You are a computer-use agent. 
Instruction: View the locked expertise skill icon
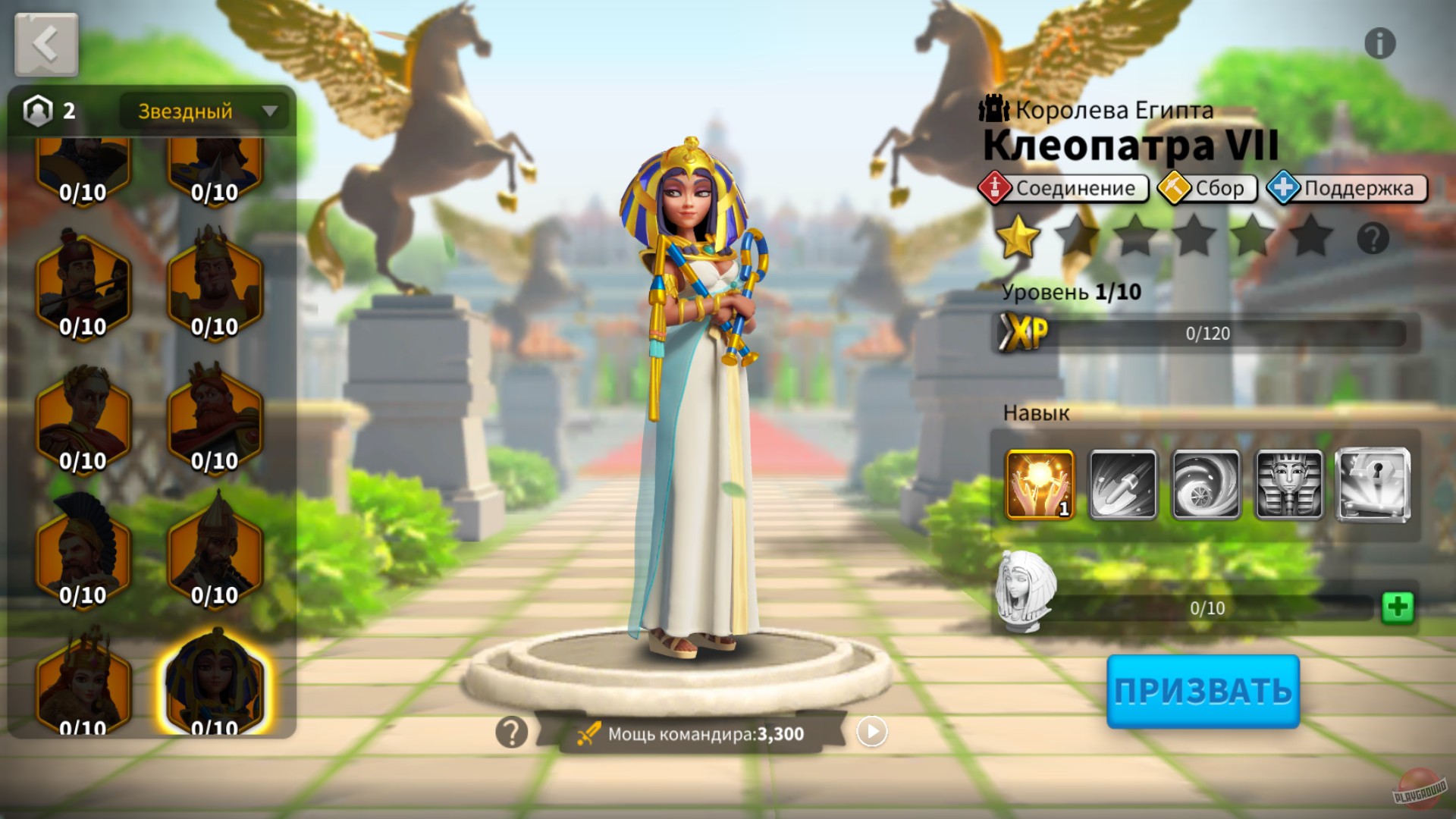coord(1373,484)
